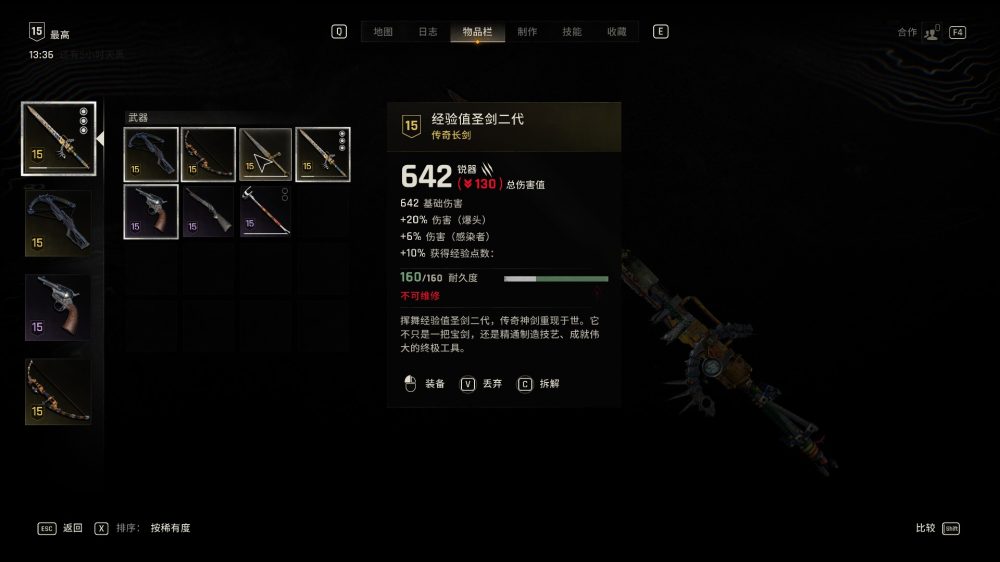Select the equipped revolver slot in left column

tap(58, 307)
